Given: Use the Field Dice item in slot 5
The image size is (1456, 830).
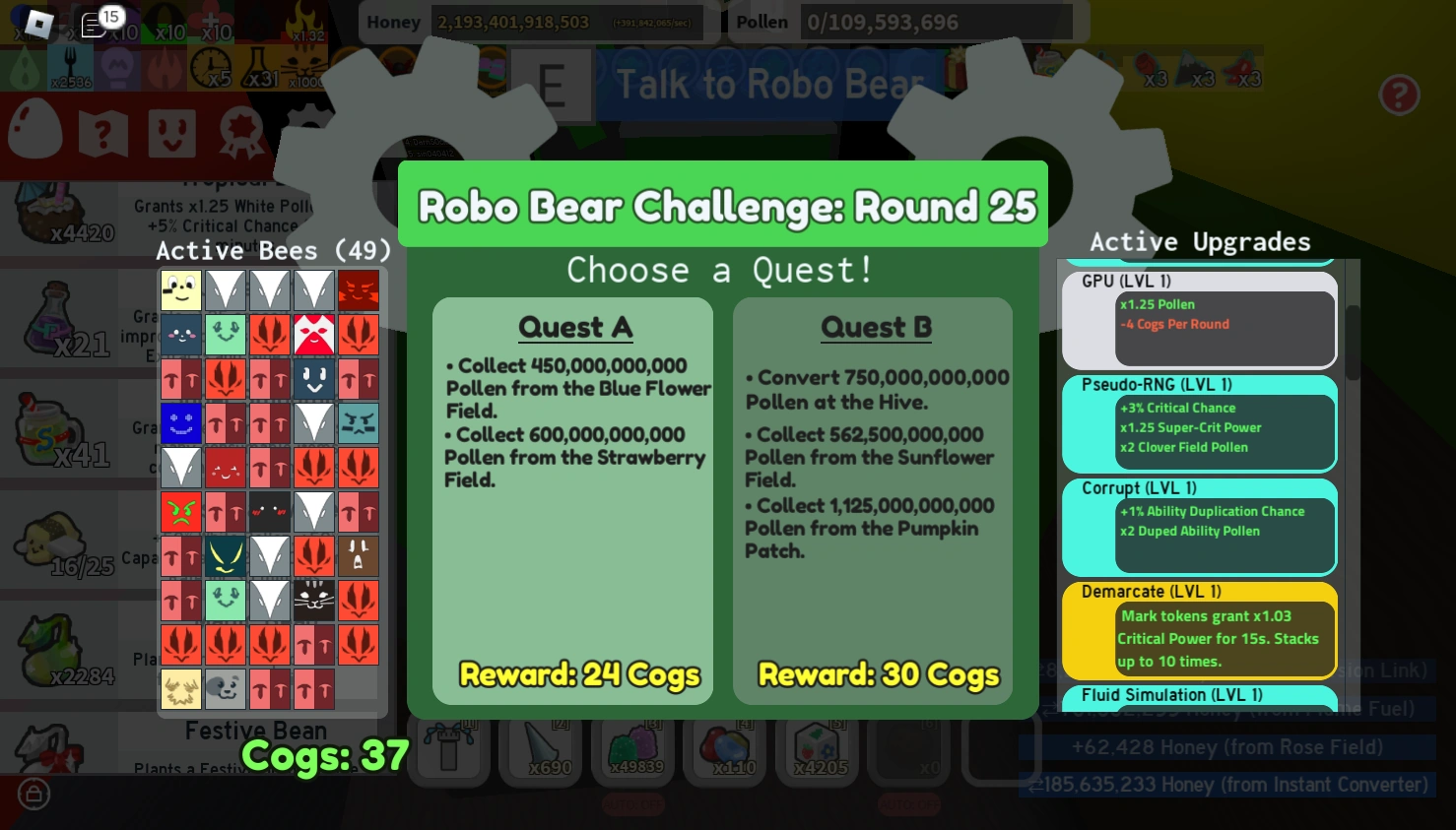Looking at the screenshot, I should point(818,748).
